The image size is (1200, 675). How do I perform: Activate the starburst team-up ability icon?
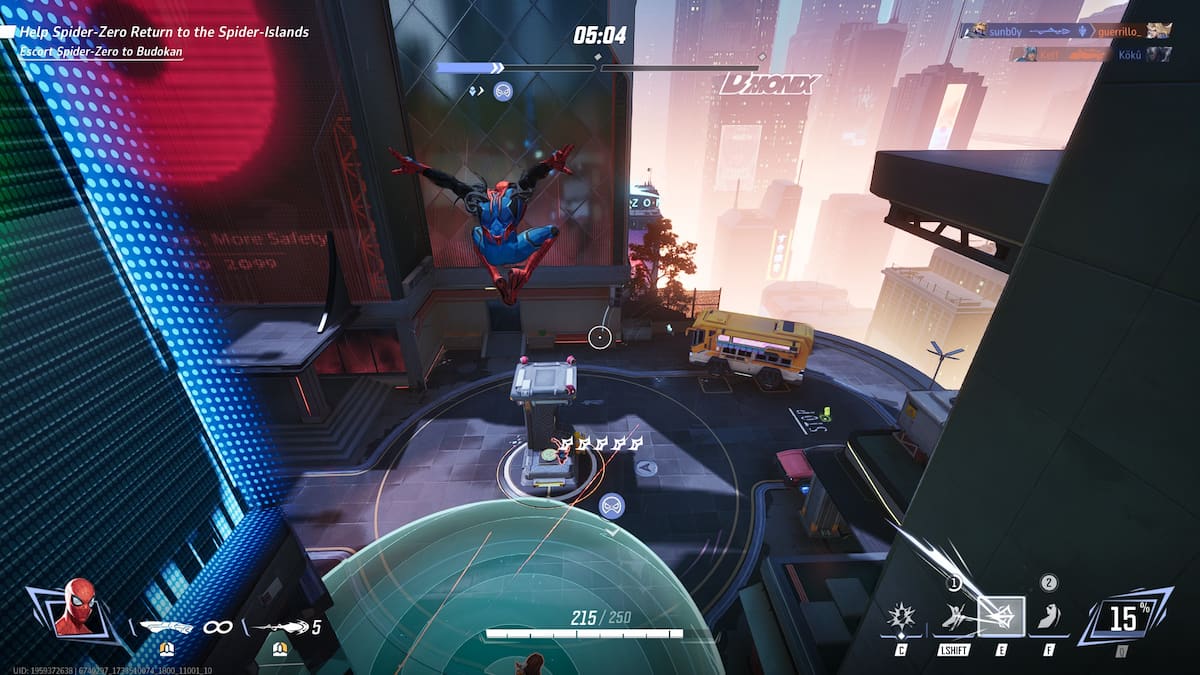point(903,617)
